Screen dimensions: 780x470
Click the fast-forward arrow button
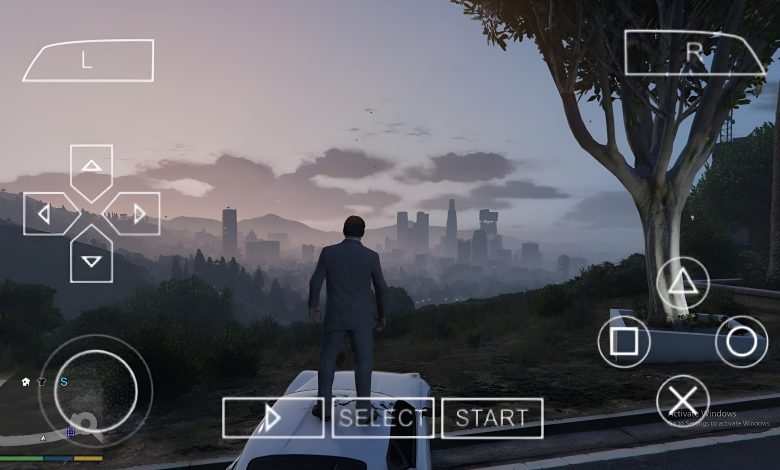(273, 418)
